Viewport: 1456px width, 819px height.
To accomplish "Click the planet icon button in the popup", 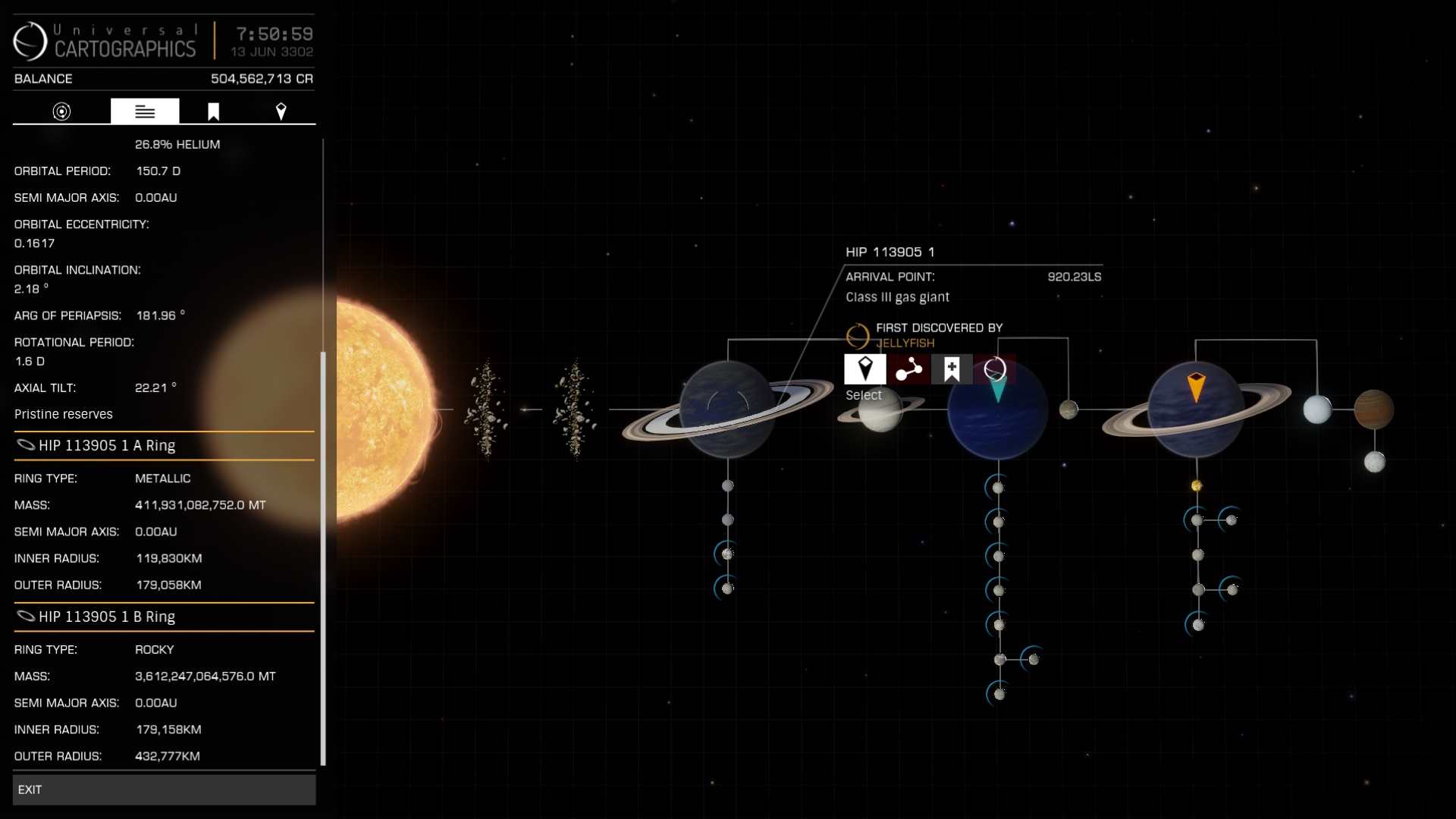I will click(994, 369).
